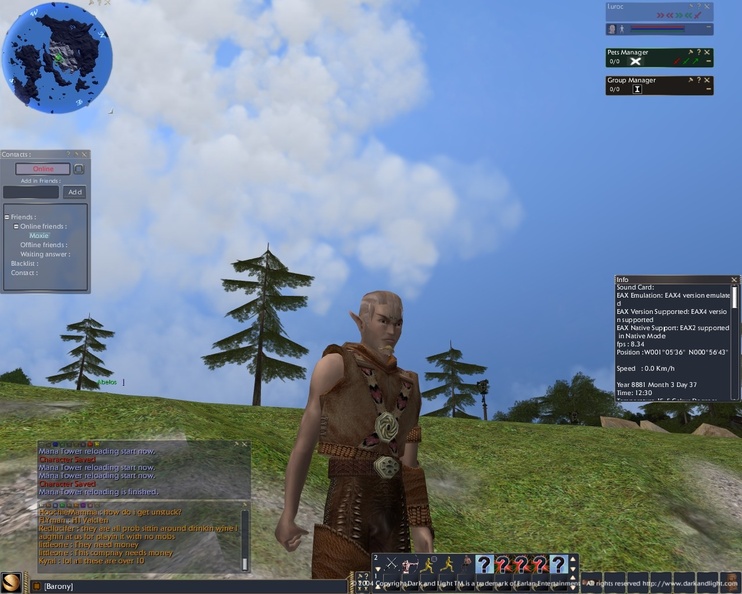Collapse the Friends tree node
Viewport: 742px width, 594px height.
tap(6, 217)
